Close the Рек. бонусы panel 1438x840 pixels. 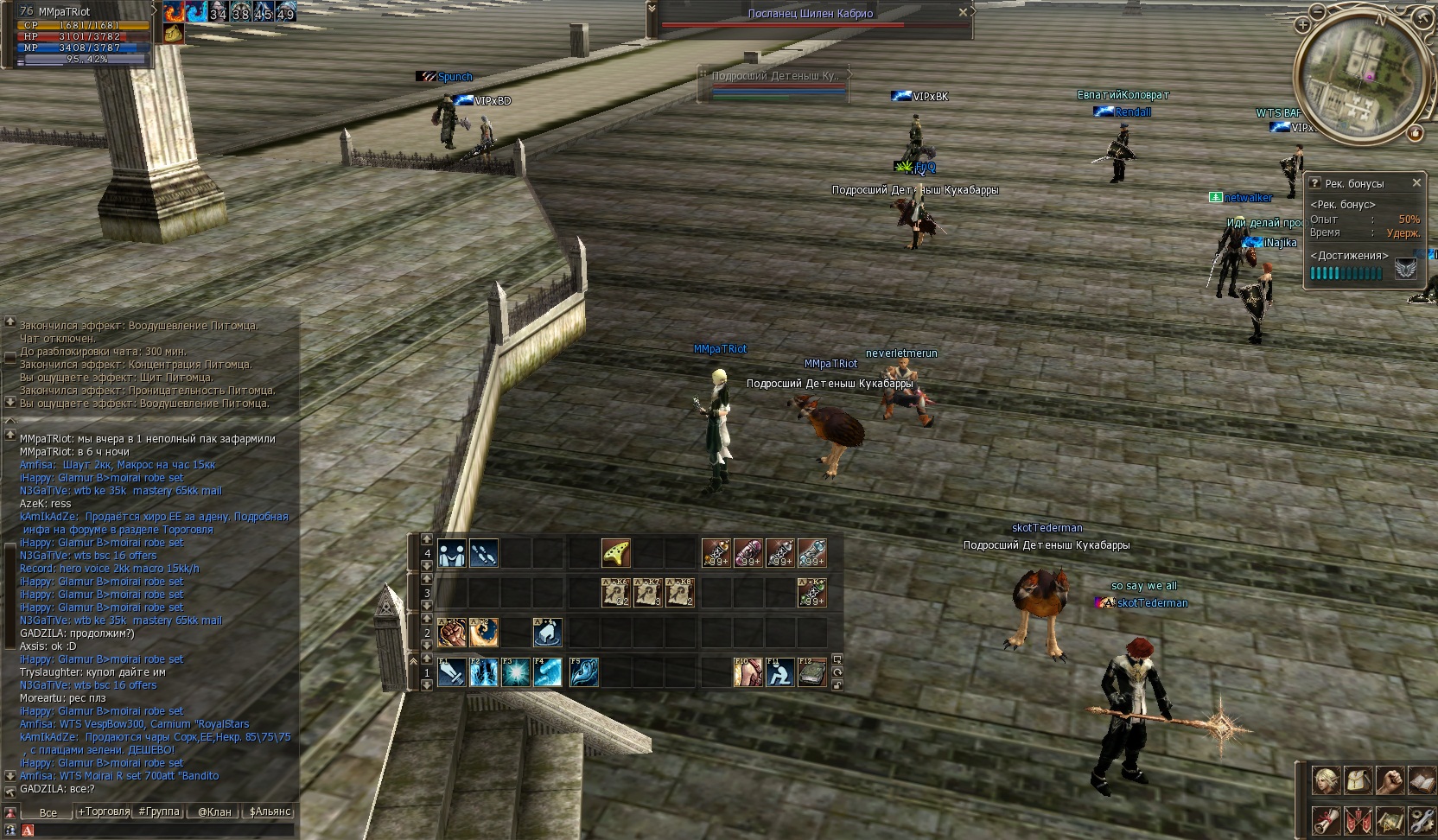point(1416,182)
